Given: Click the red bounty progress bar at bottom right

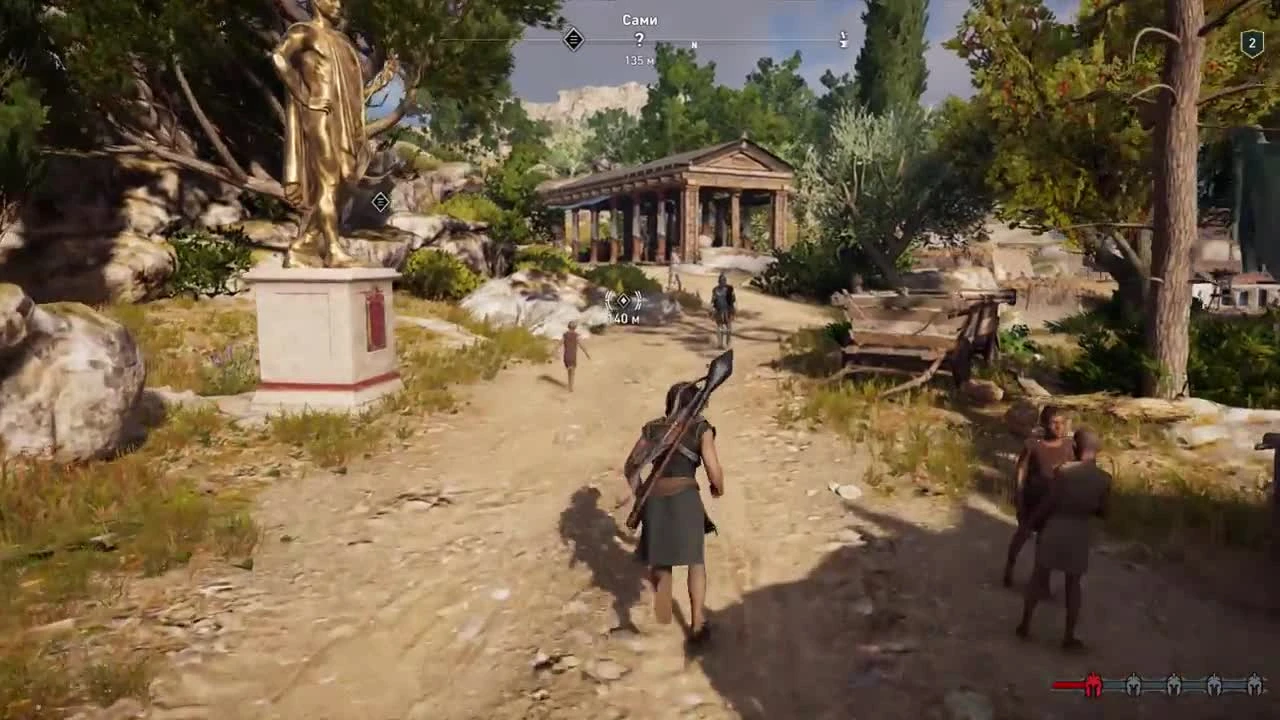Looking at the screenshot, I should (x=1068, y=686).
